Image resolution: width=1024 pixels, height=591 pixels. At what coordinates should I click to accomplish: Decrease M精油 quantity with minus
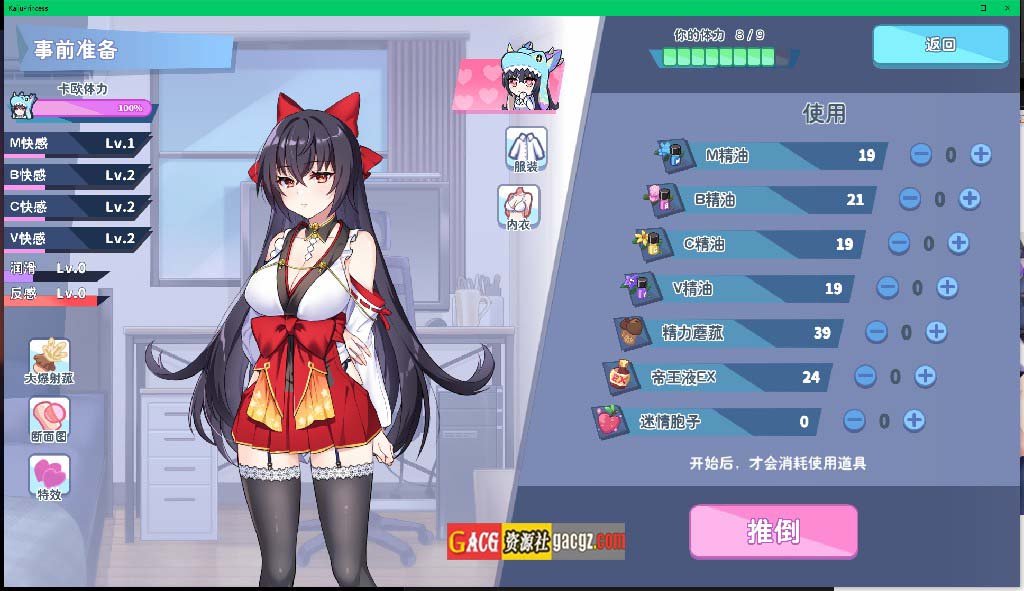[x=921, y=155]
